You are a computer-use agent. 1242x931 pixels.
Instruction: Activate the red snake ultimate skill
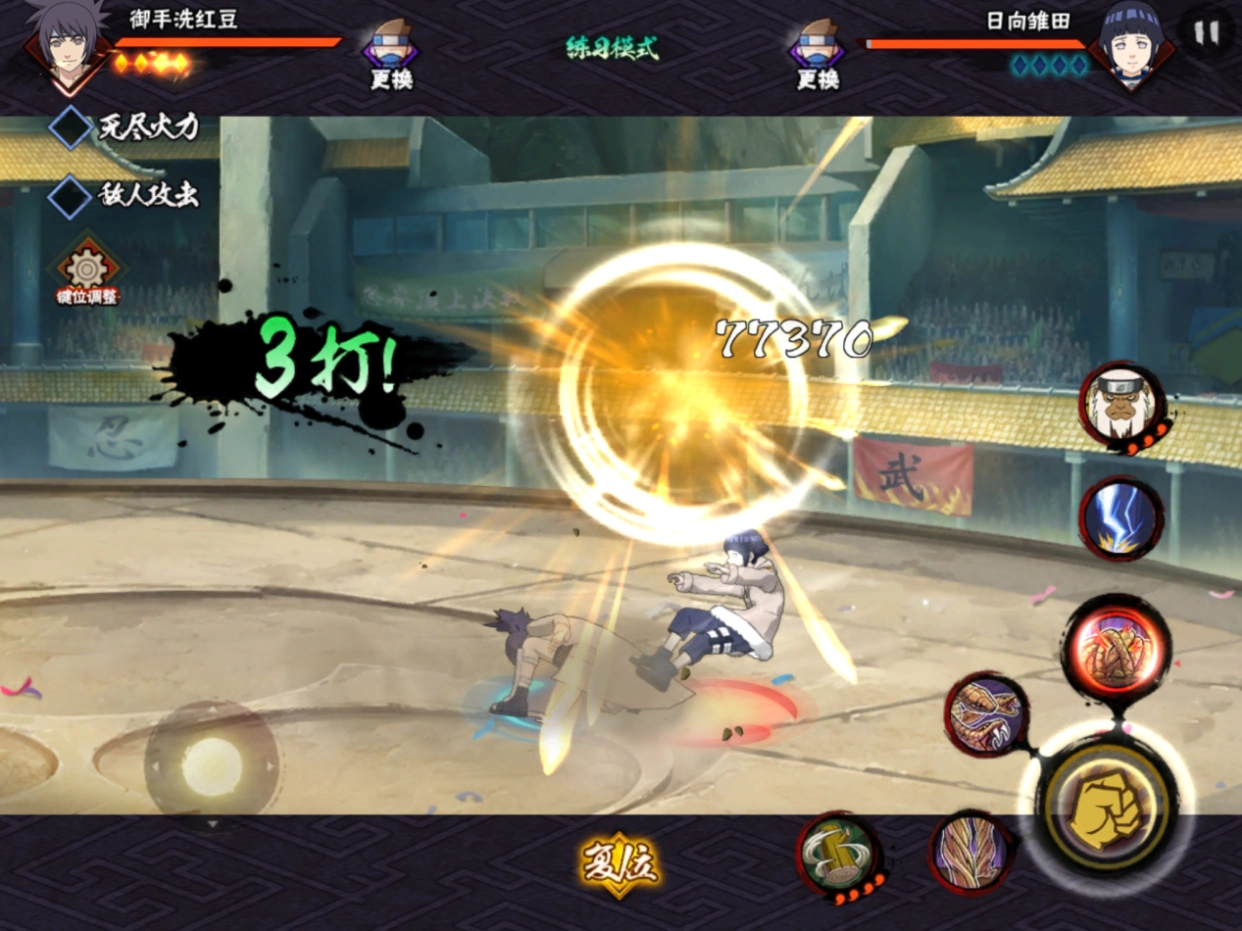(x=1115, y=646)
